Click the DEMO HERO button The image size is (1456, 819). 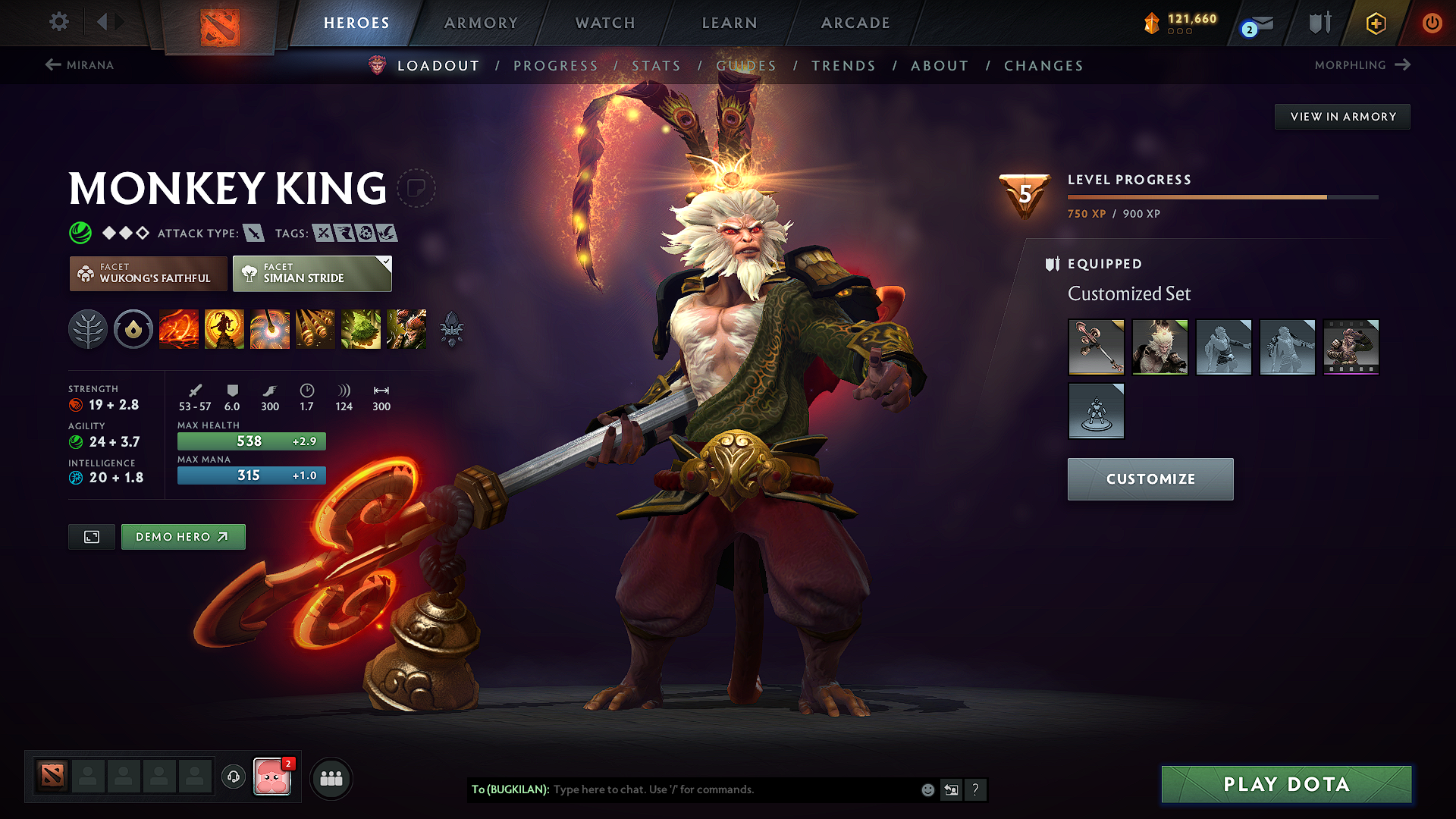(x=183, y=536)
